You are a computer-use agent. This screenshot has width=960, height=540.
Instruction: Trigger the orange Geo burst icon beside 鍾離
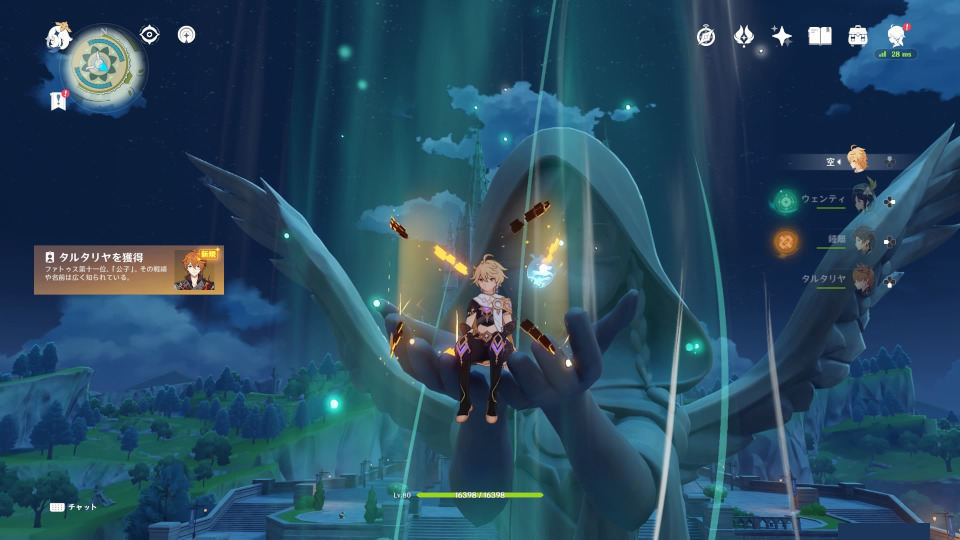785,242
